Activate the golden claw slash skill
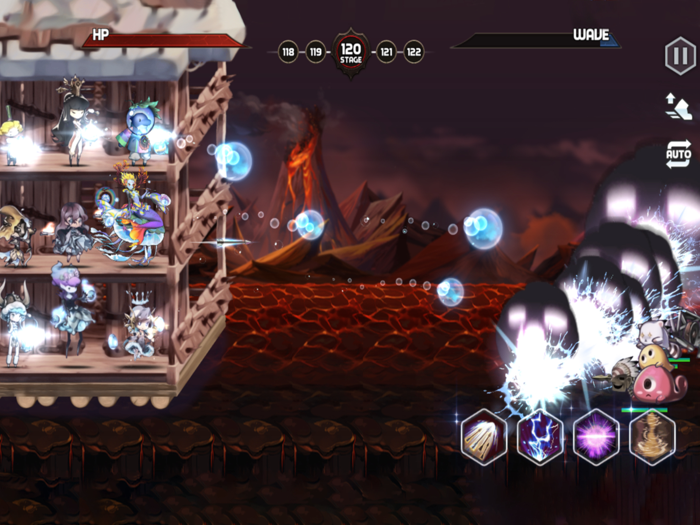 tap(484, 436)
